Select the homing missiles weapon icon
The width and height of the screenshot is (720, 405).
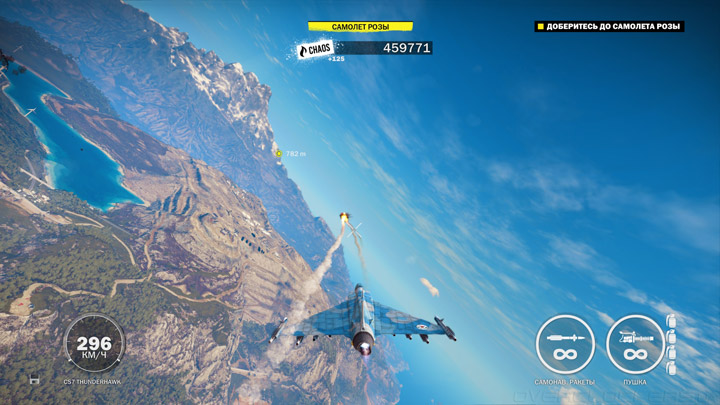pos(565,344)
